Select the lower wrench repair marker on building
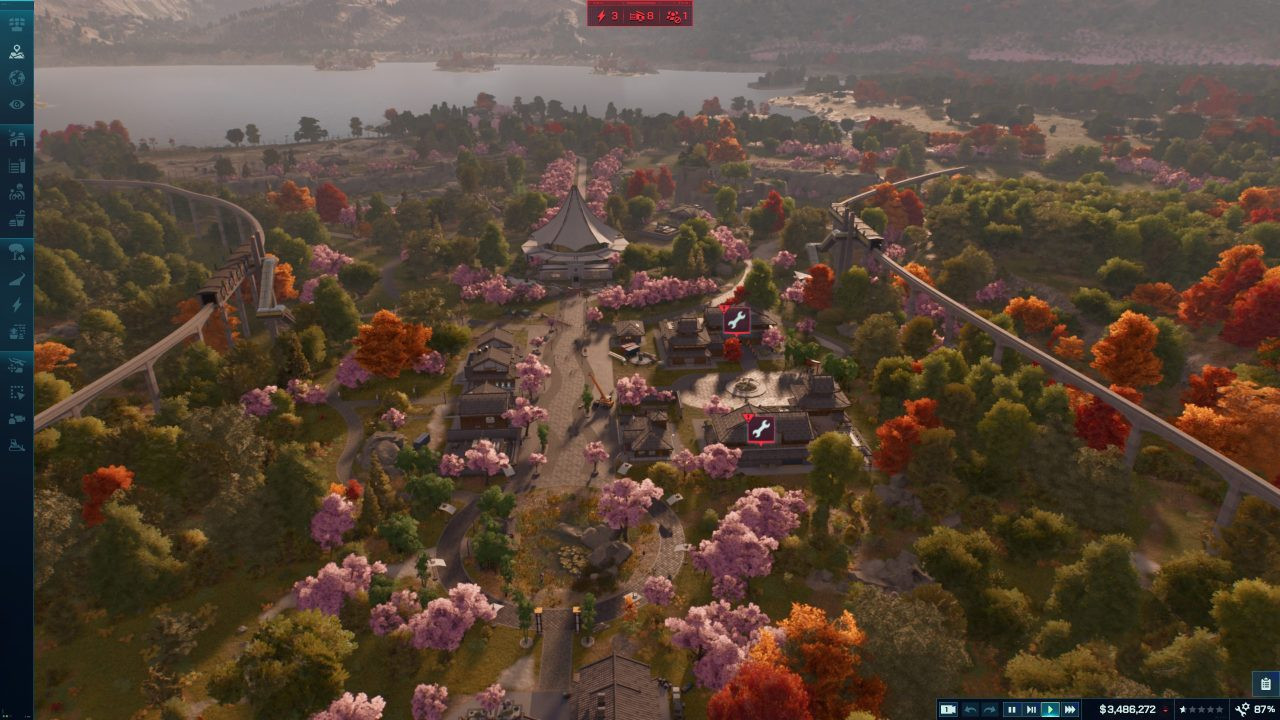The image size is (1280, 720). [760, 429]
